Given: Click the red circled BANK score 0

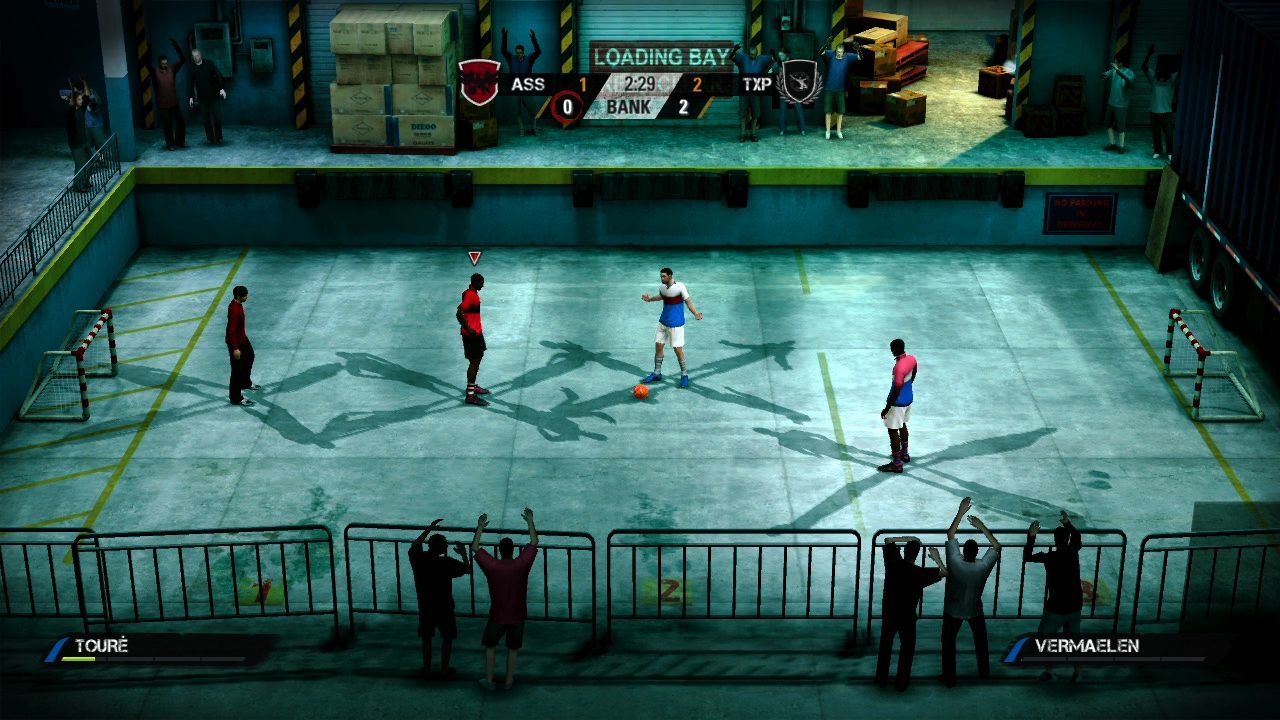Looking at the screenshot, I should pos(568,107).
